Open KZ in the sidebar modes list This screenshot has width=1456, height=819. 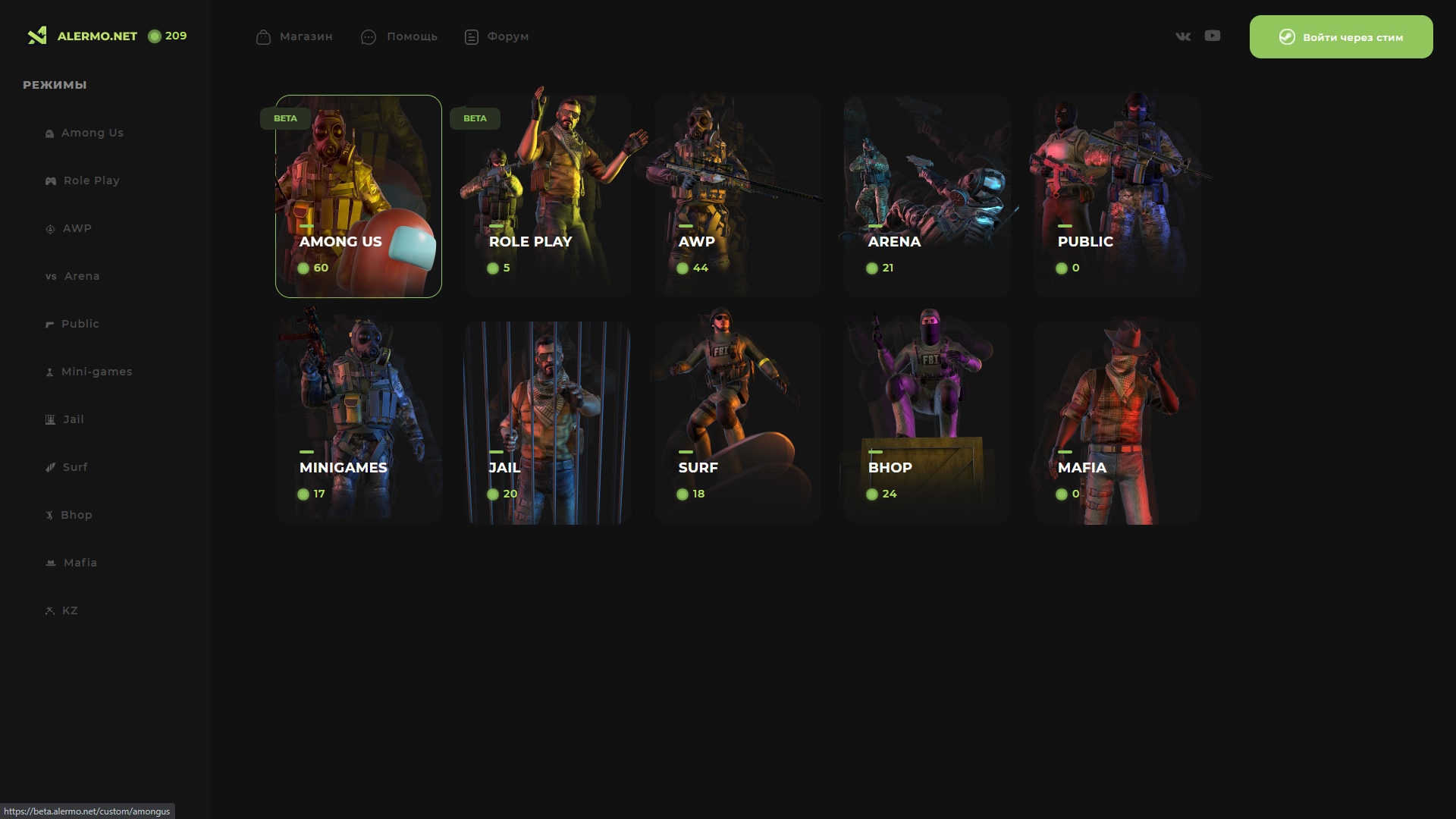(69, 610)
